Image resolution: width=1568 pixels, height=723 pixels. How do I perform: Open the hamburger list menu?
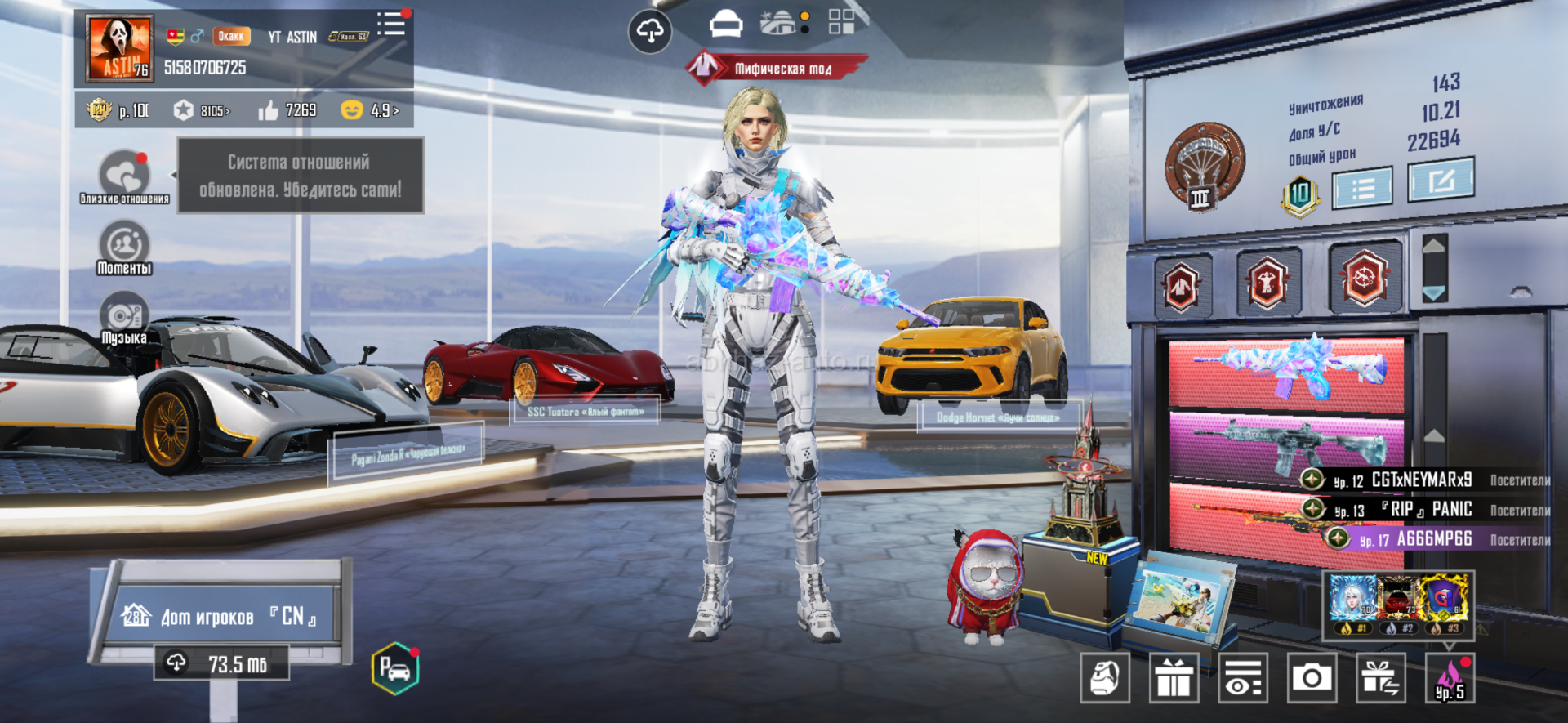391,25
